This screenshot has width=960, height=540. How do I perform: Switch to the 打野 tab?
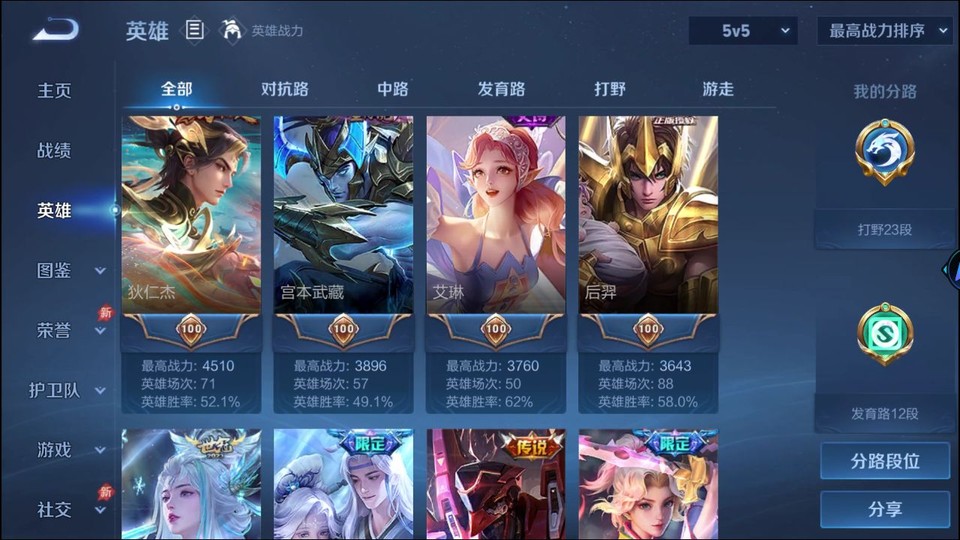click(x=610, y=89)
